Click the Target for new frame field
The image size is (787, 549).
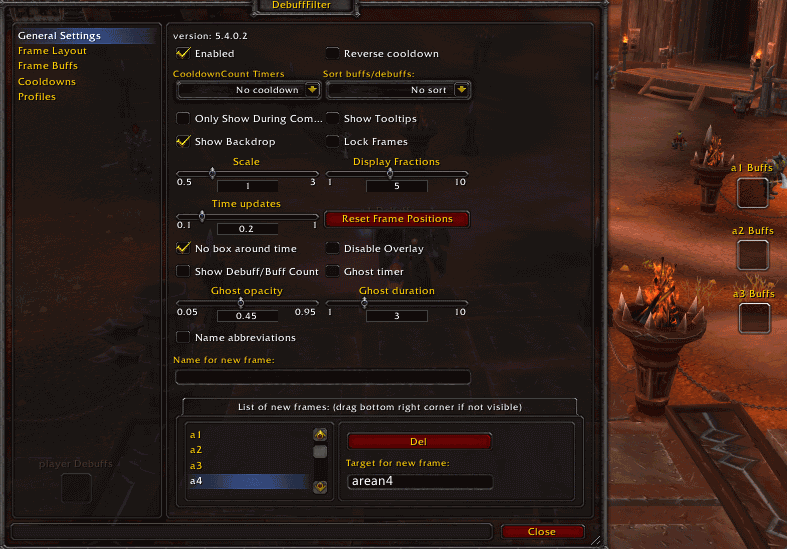click(419, 482)
